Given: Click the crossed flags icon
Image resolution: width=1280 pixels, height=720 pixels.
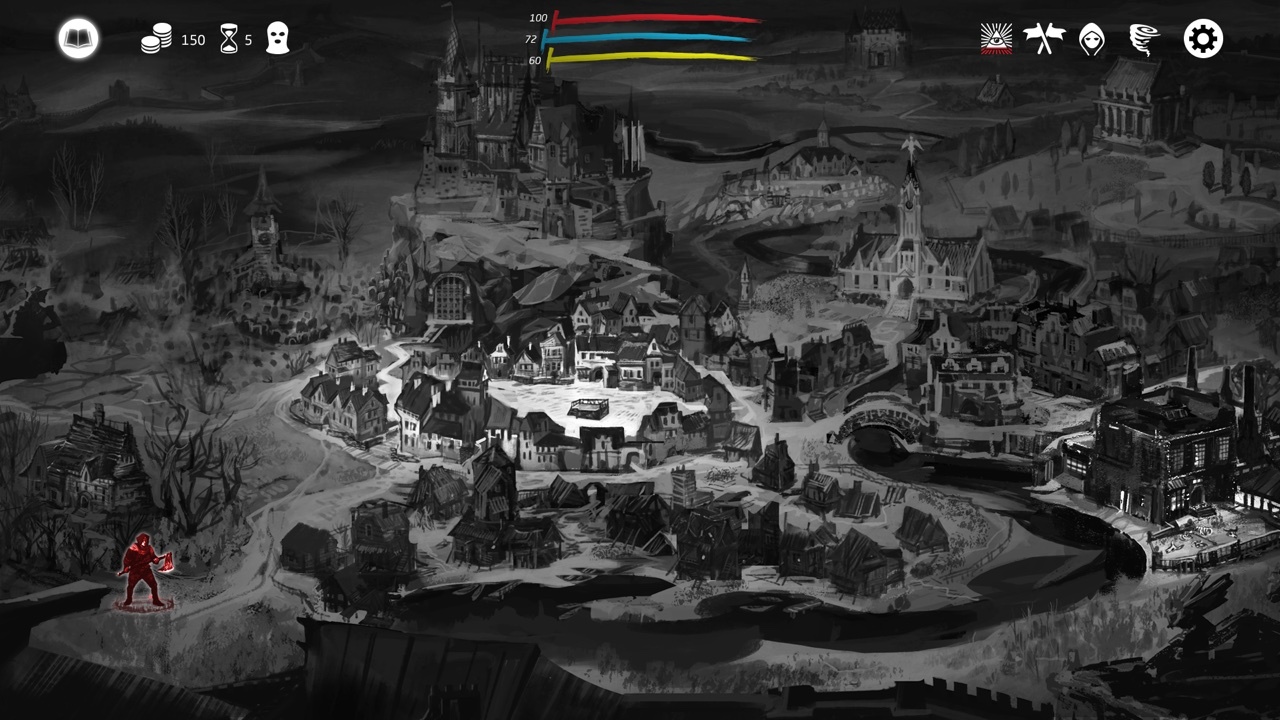Looking at the screenshot, I should pos(1044,40).
